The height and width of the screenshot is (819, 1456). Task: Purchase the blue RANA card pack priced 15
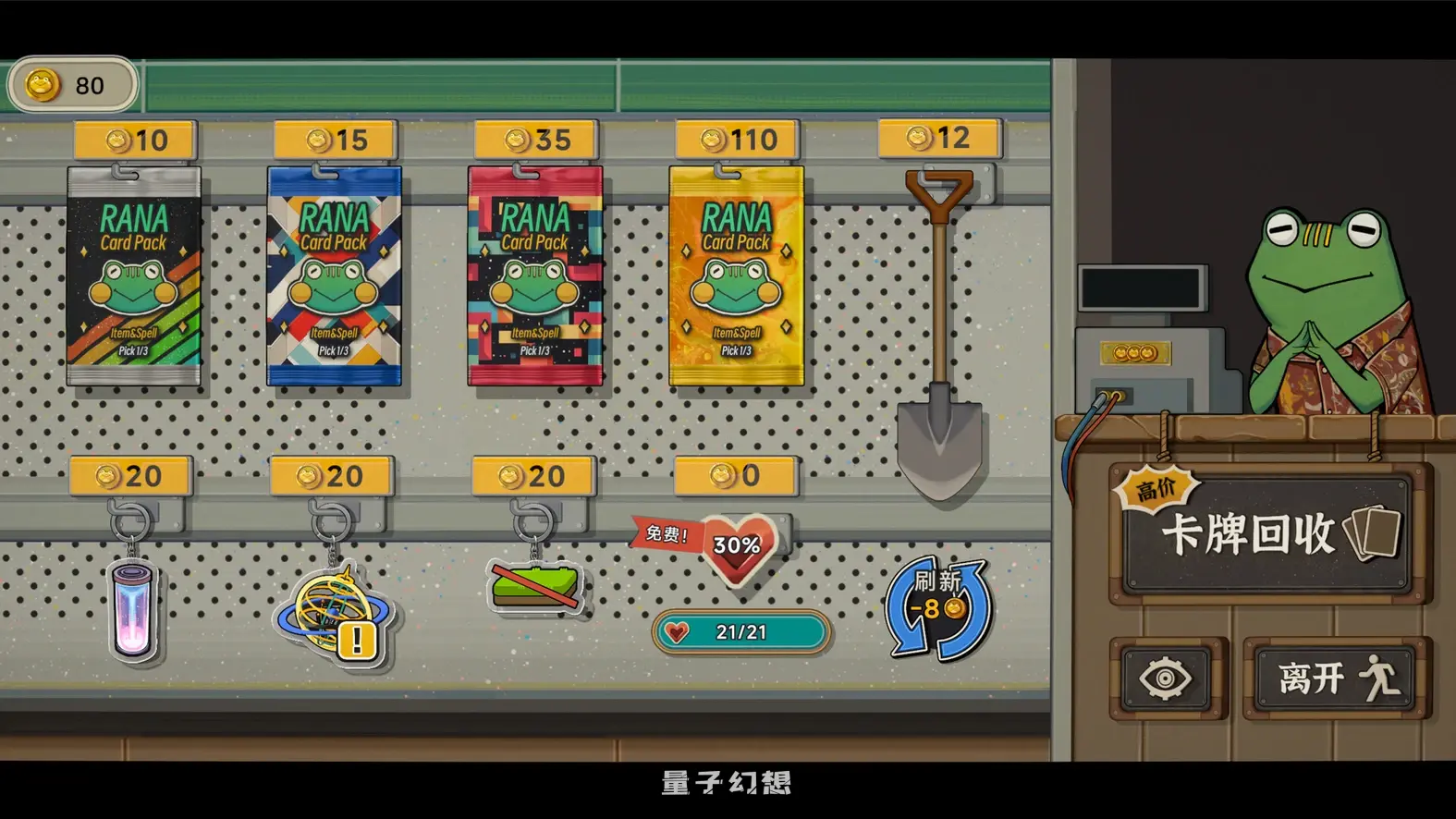335,277
